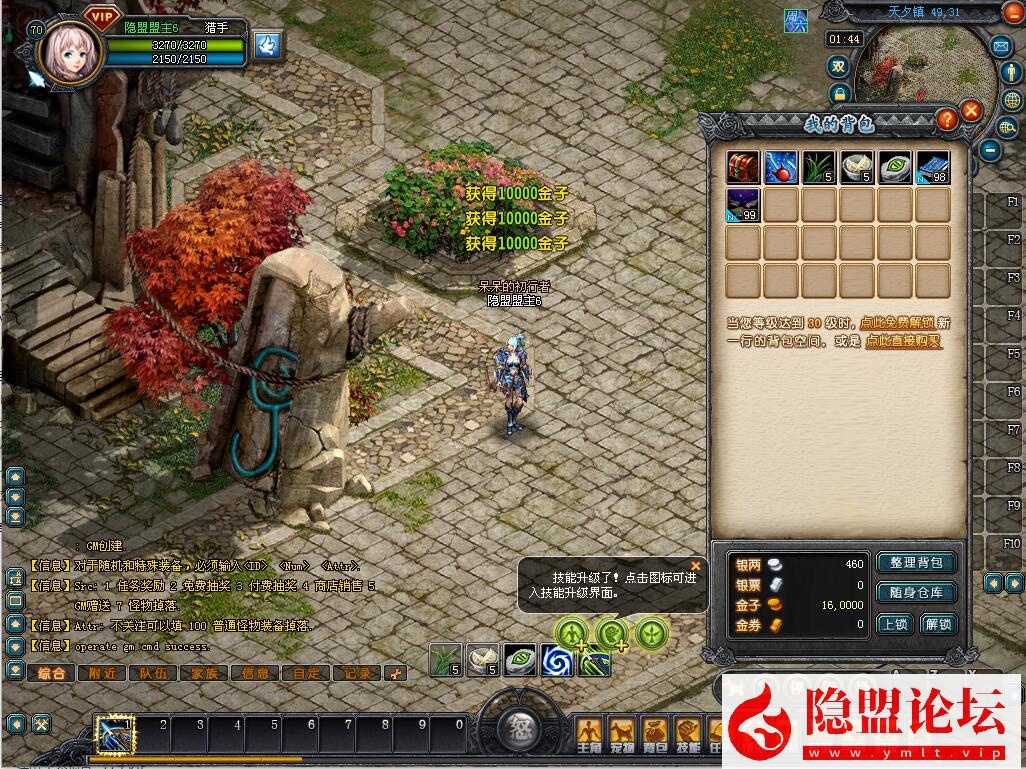Screen dimensions: 1026x769
Task: Open the 主角 character menu icon
Action: (x=590, y=731)
